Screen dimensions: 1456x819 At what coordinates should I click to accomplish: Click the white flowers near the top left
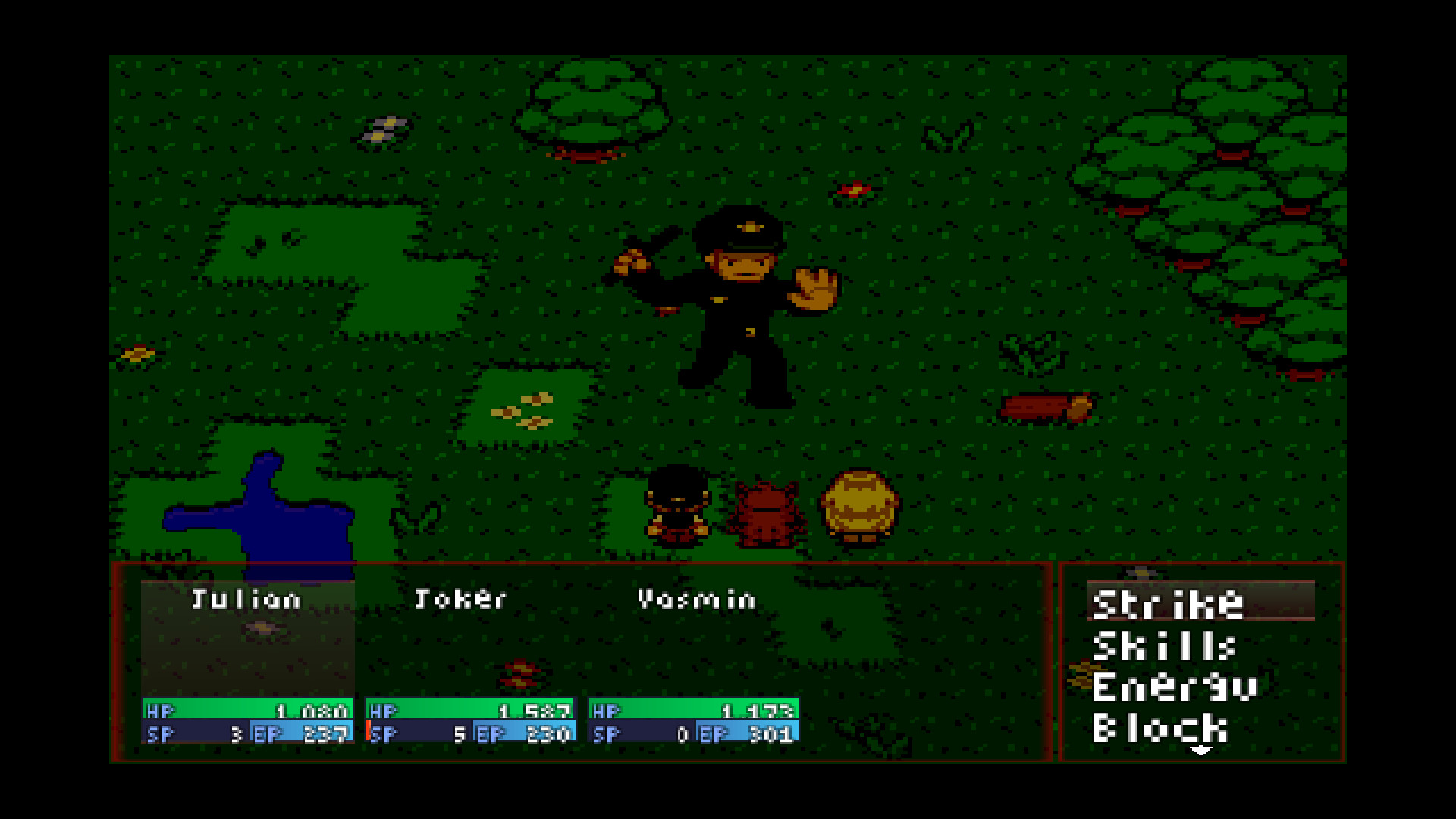coord(383,130)
